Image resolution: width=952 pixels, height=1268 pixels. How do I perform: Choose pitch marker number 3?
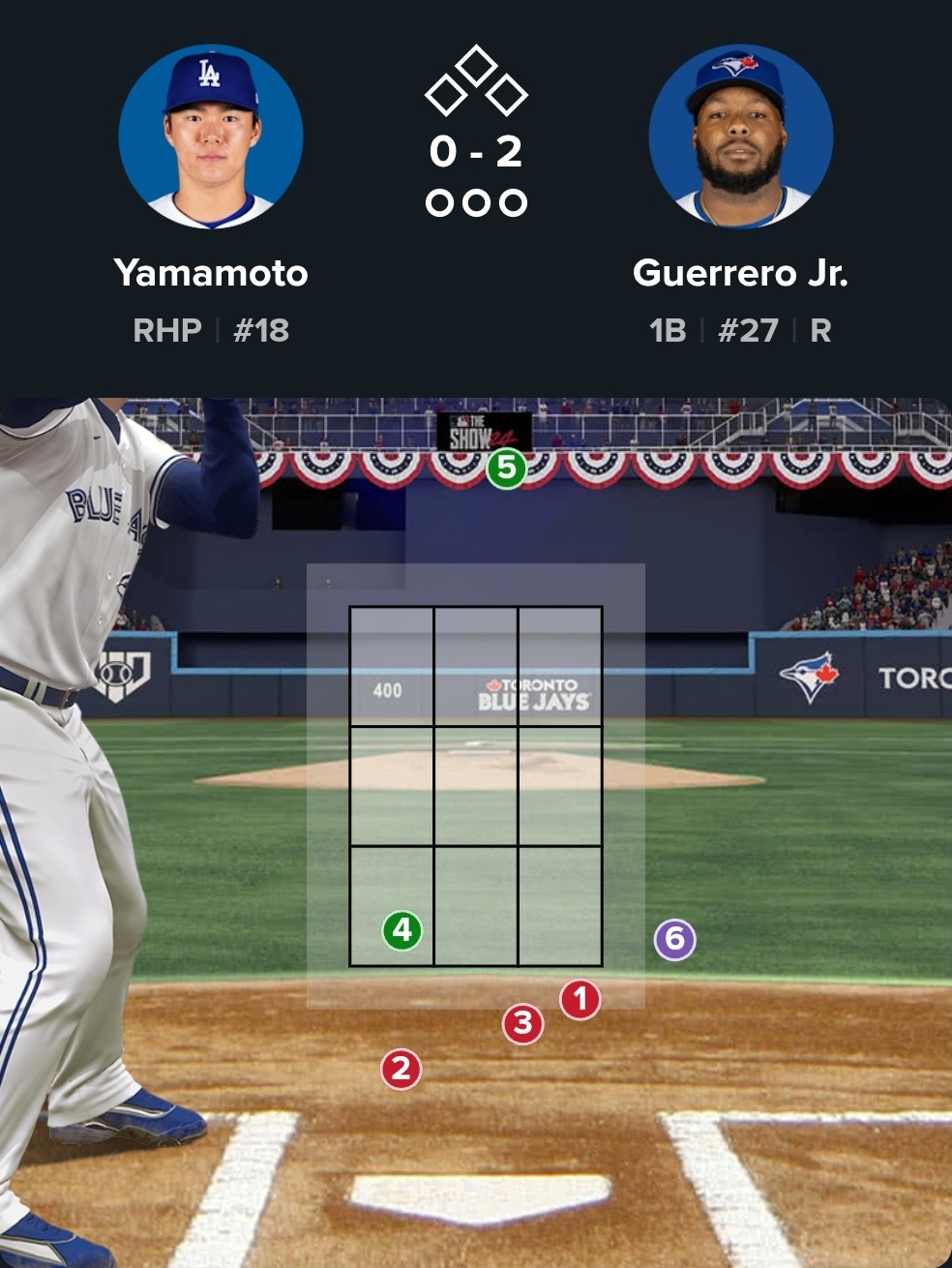[x=522, y=1023]
